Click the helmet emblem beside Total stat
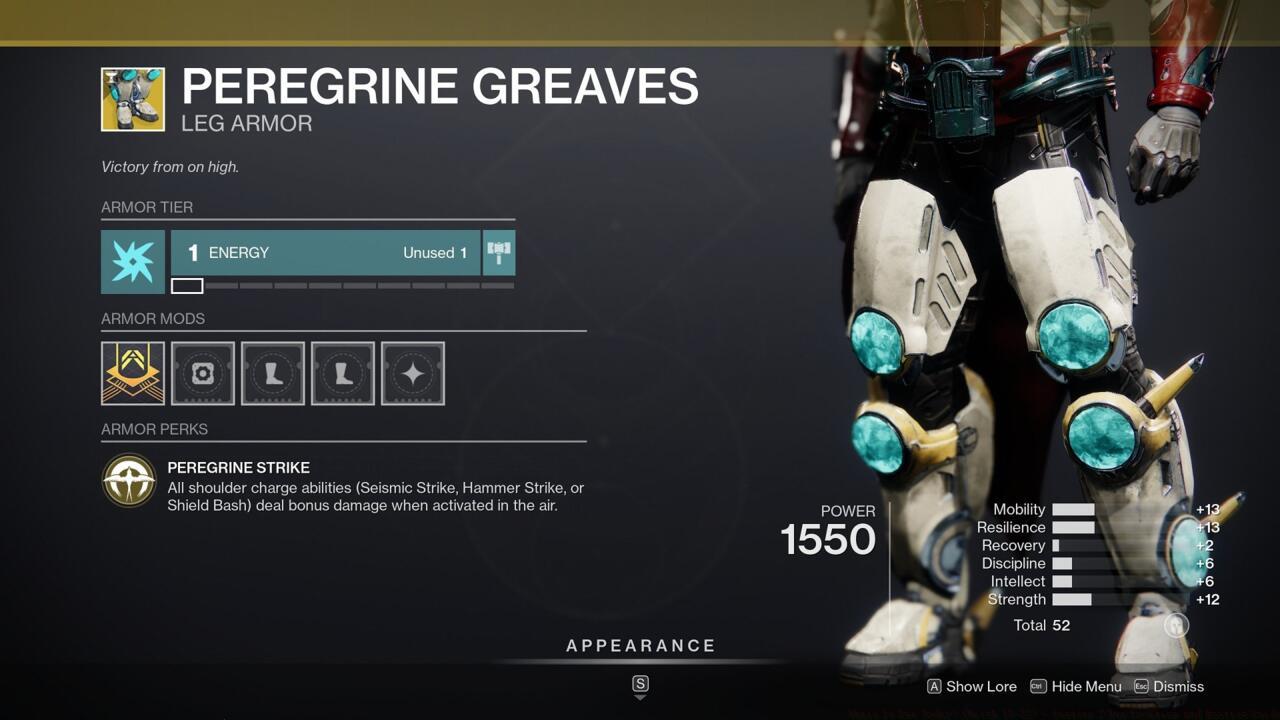 (1175, 624)
